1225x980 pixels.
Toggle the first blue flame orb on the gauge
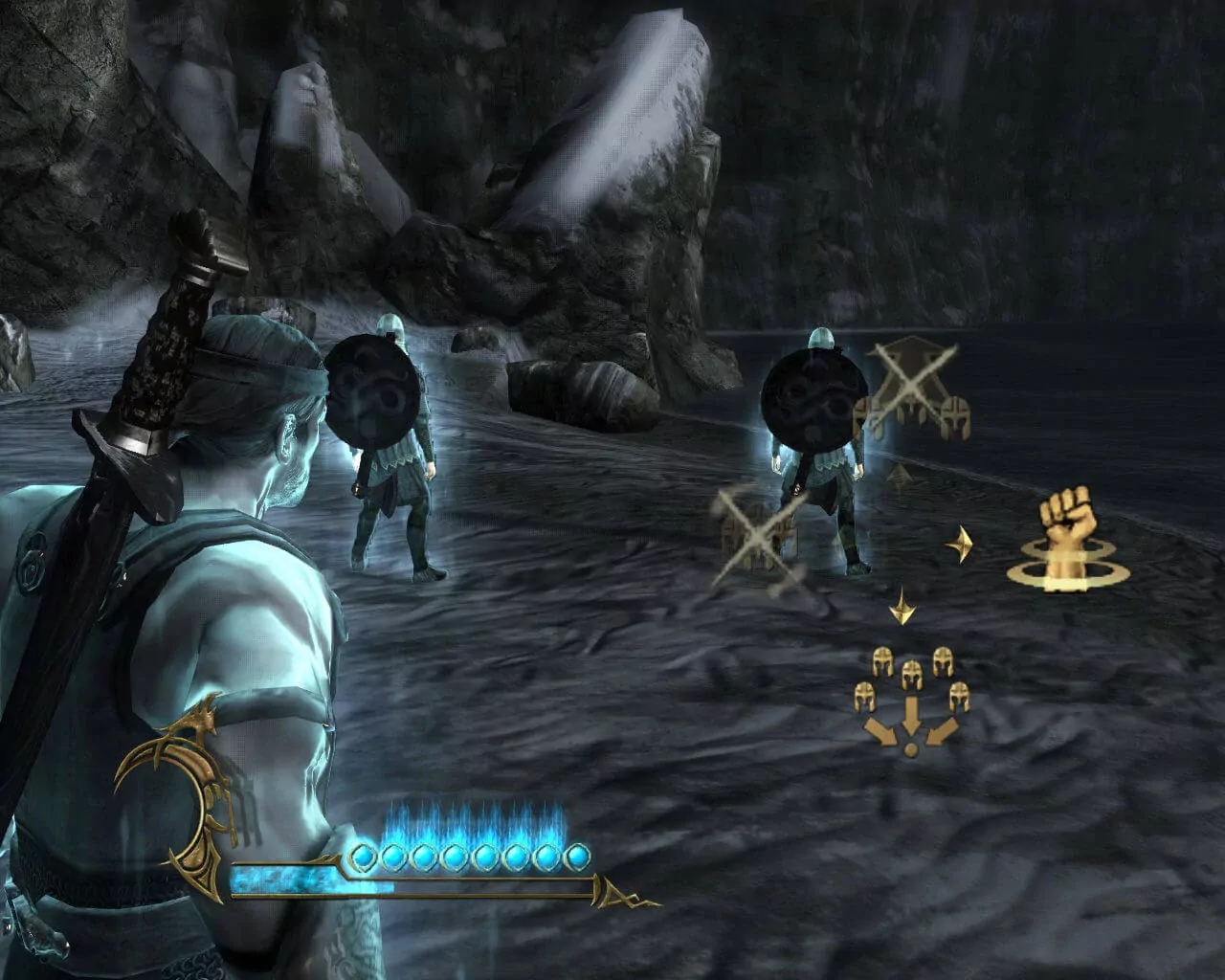pyautogui.click(x=362, y=857)
